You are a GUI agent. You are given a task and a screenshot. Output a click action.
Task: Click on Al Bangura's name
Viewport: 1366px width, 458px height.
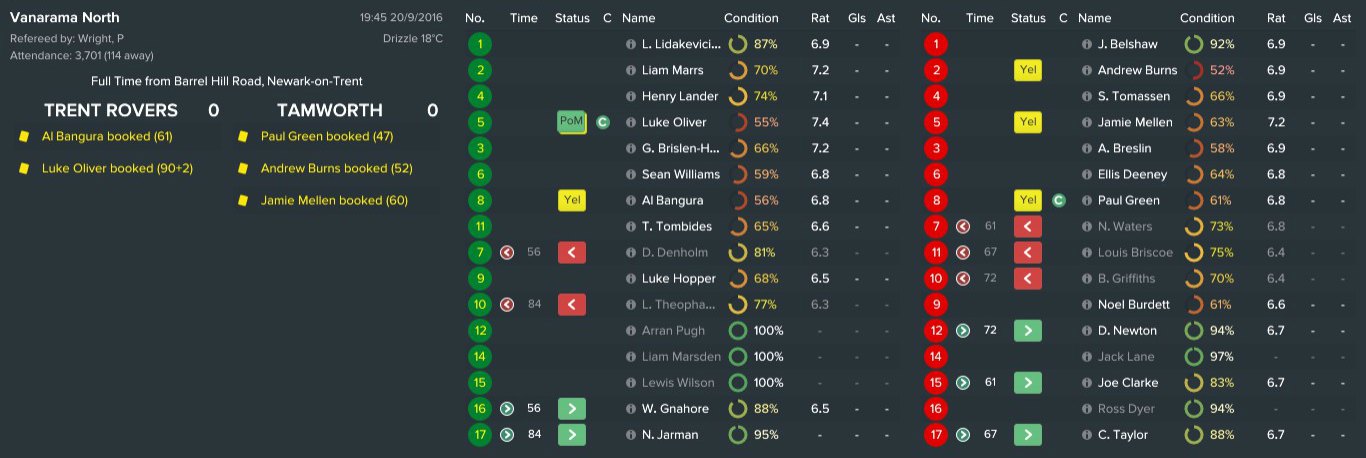pos(672,200)
